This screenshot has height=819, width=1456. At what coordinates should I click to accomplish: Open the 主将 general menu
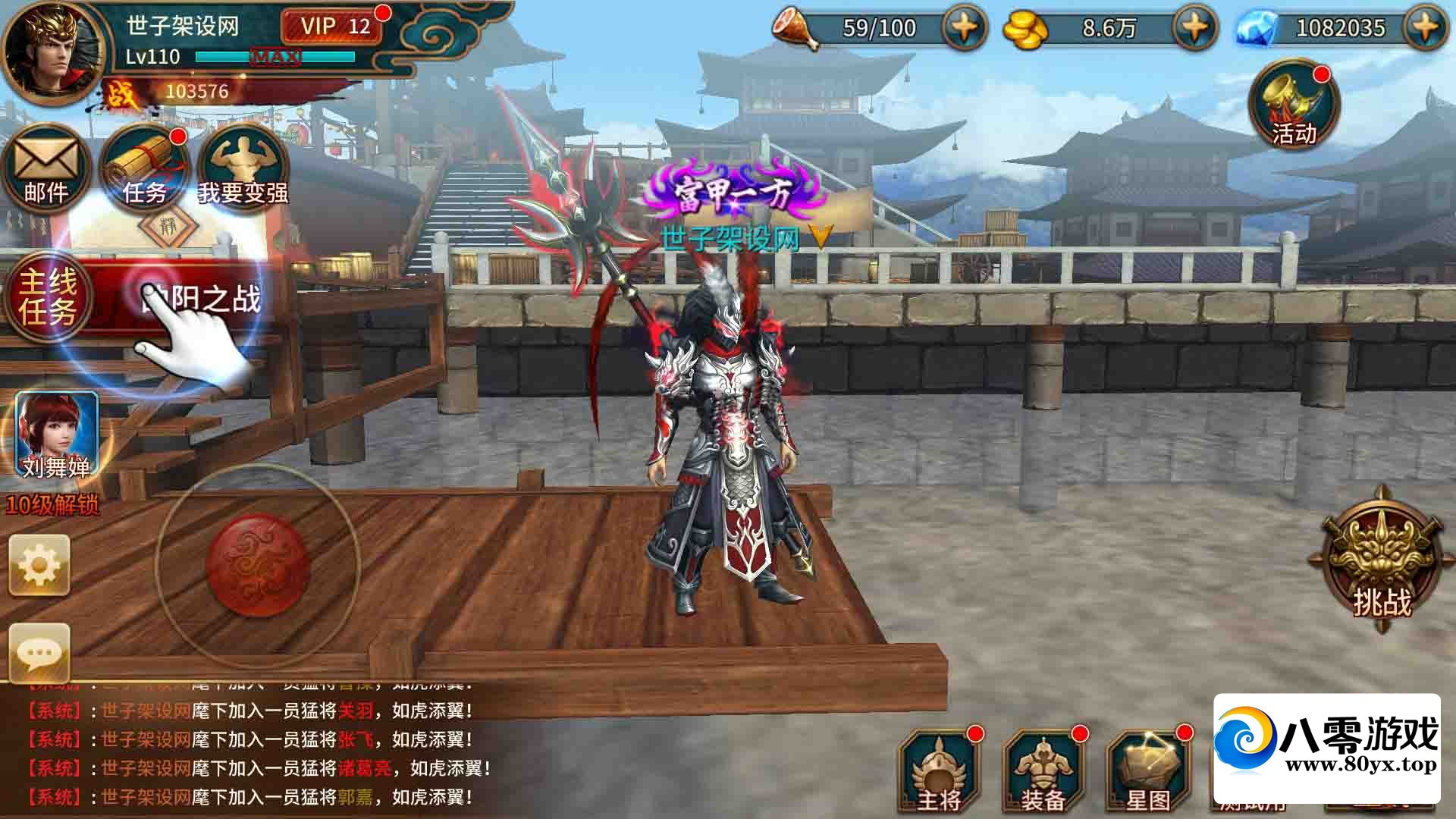click(x=939, y=773)
